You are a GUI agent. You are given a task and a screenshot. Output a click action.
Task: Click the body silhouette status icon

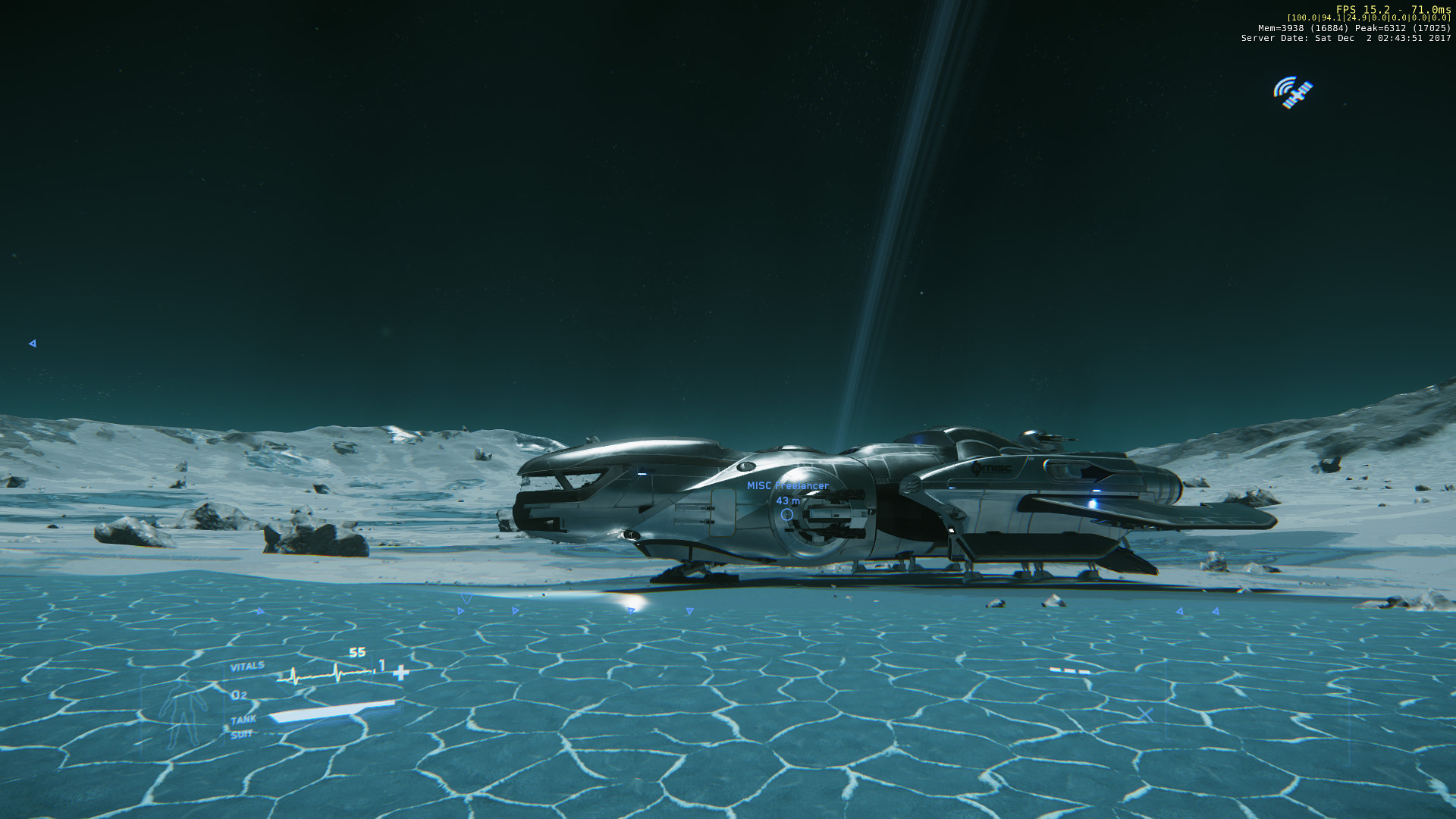tap(181, 711)
